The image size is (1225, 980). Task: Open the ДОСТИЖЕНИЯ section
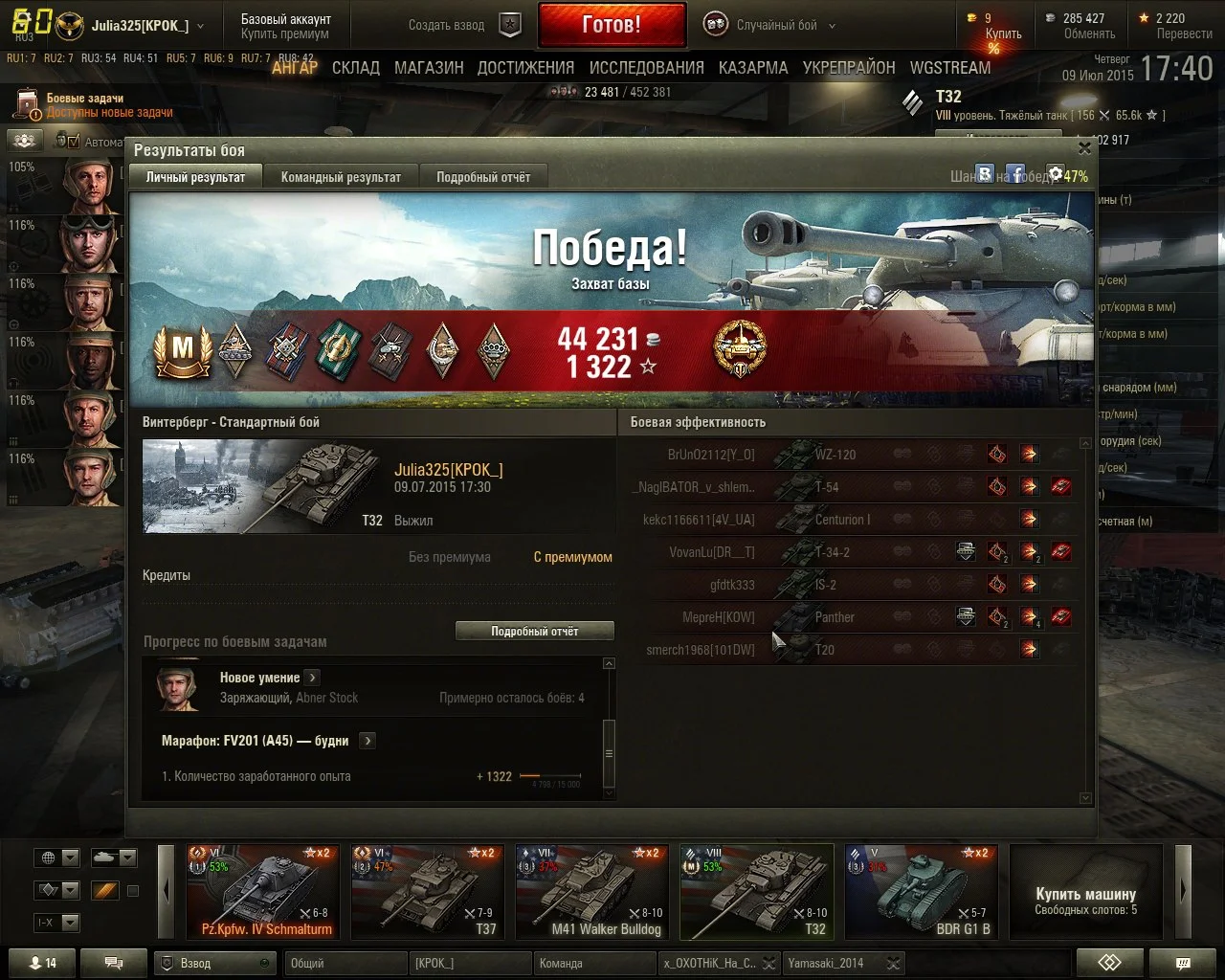tap(525, 68)
